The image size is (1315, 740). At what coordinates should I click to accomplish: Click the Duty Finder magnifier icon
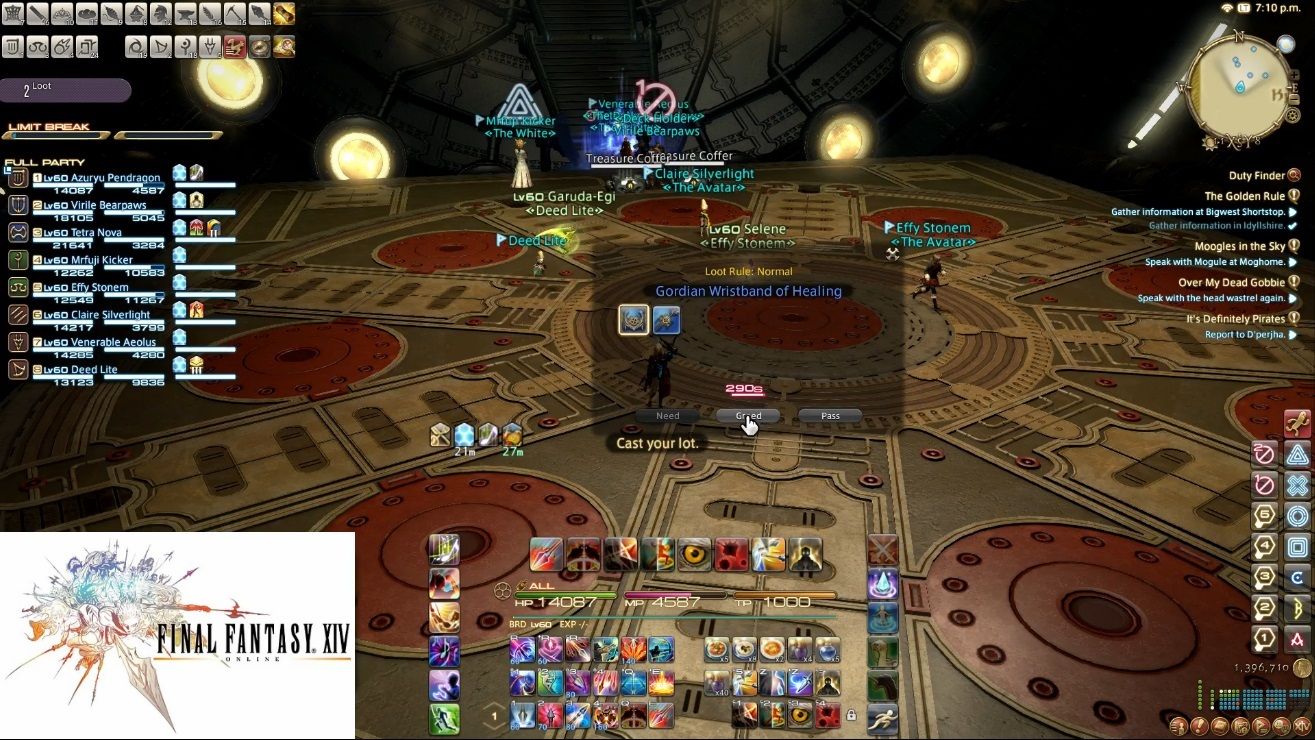(x=1294, y=176)
